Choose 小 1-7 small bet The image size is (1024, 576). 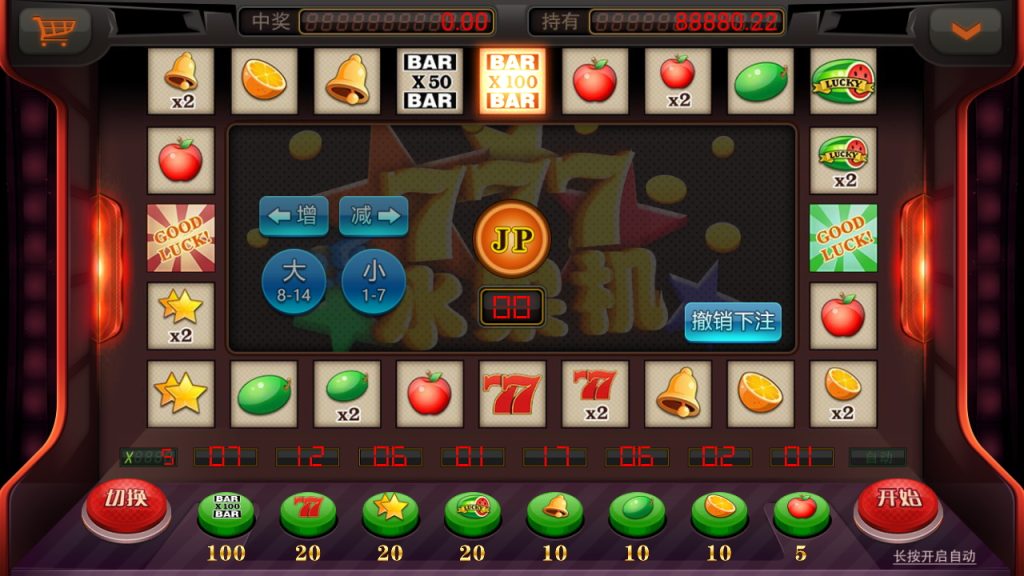pos(373,280)
